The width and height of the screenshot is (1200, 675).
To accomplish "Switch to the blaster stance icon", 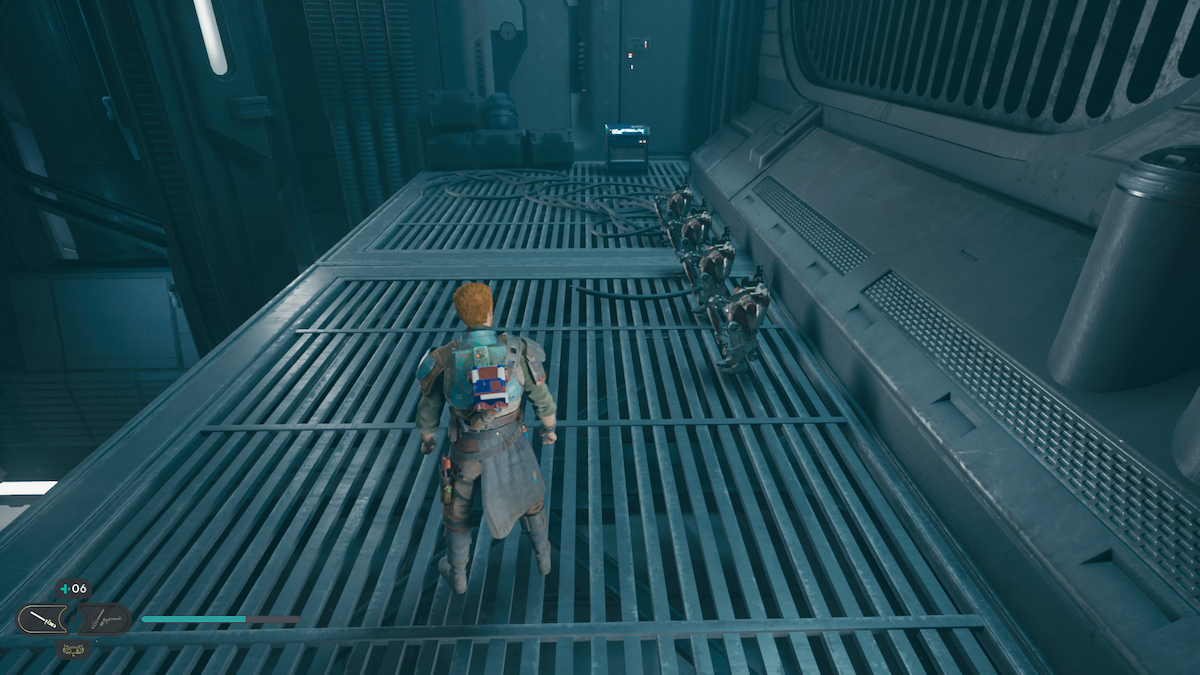I will (x=105, y=619).
